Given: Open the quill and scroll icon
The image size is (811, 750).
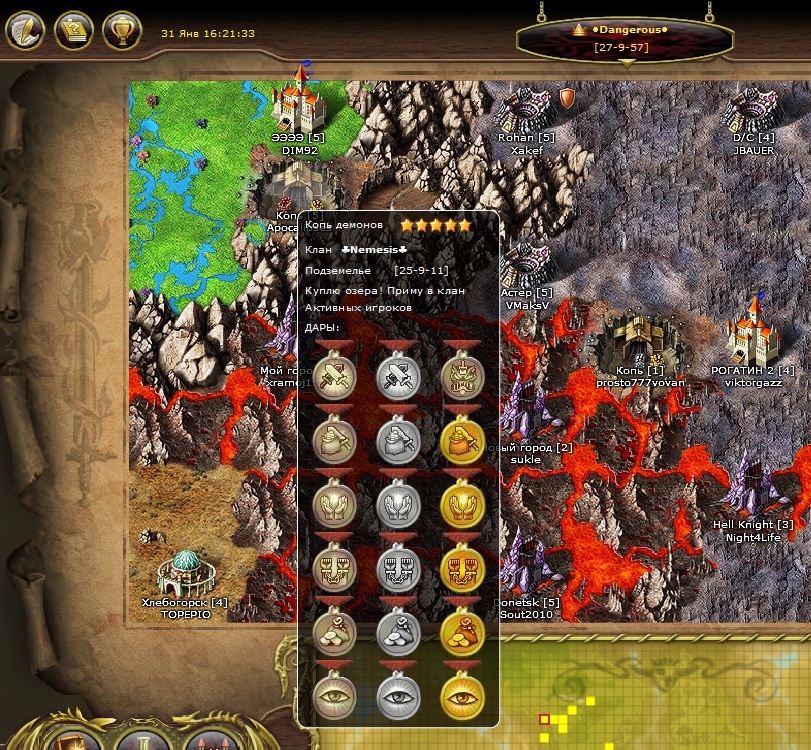Looking at the screenshot, I should [x=26, y=31].
